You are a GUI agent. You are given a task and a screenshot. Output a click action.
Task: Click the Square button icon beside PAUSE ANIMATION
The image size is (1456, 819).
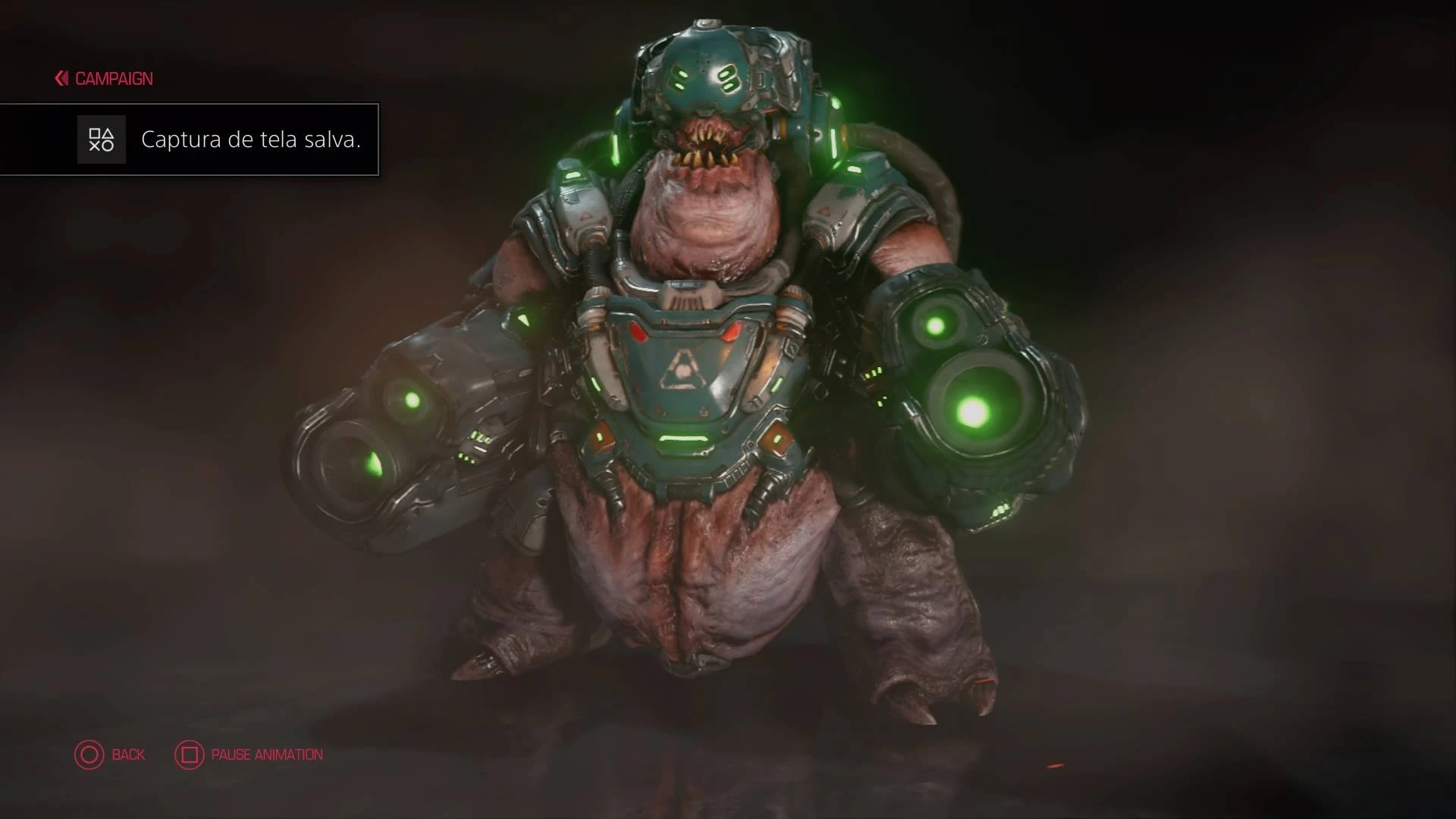188,755
